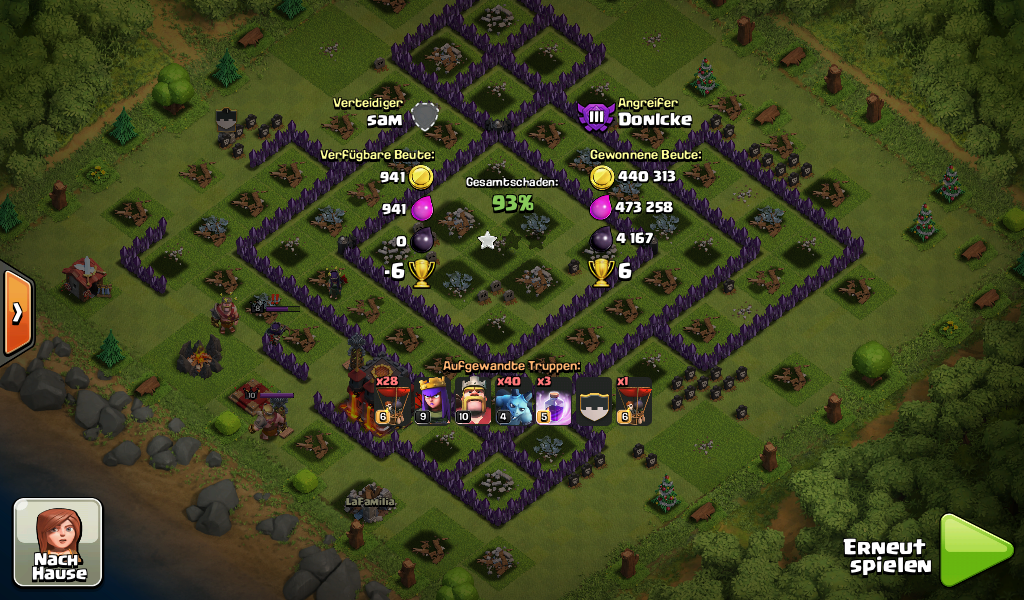Expand the orange arrow side panel
This screenshot has height=600, width=1024.
(x=17, y=312)
